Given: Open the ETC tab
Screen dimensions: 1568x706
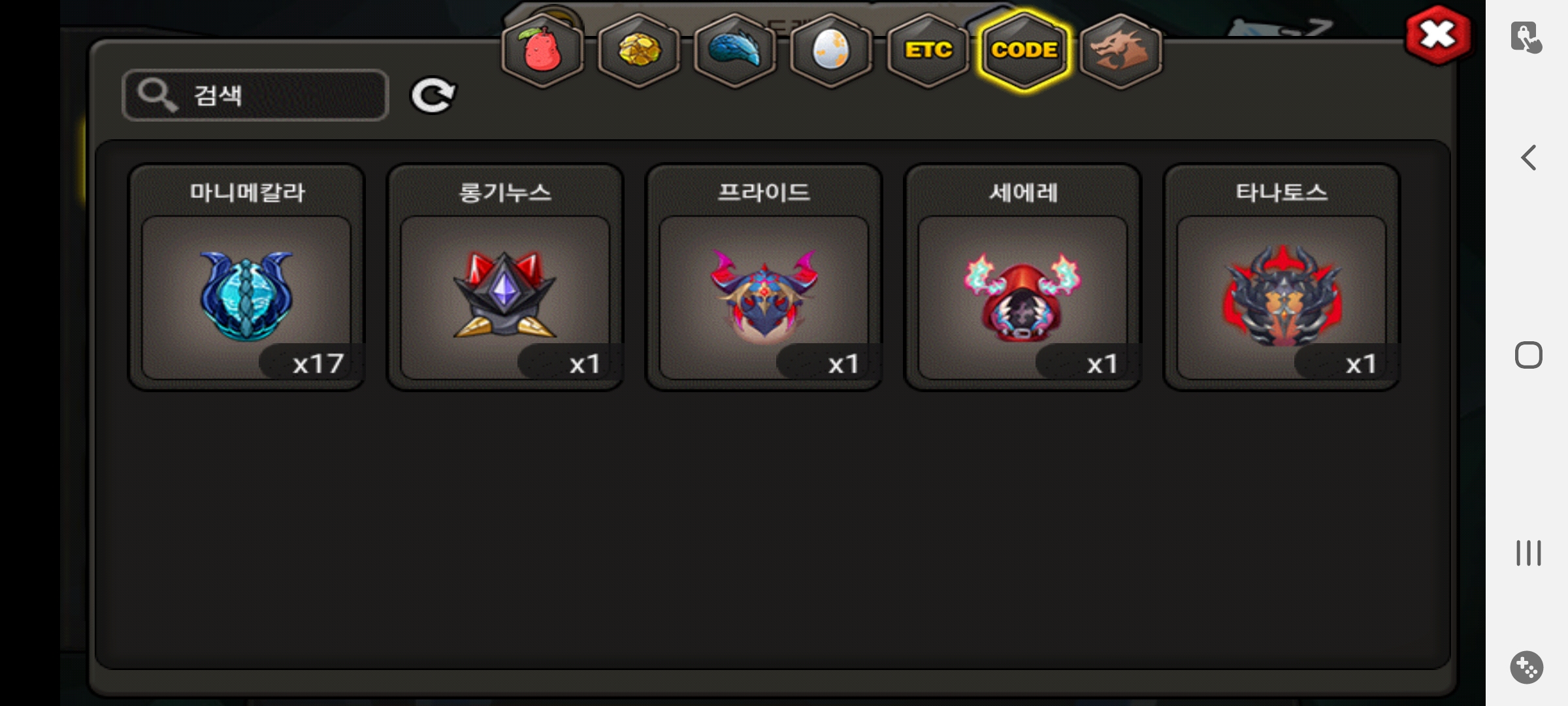Looking at the screenshot, I should 928,50.
